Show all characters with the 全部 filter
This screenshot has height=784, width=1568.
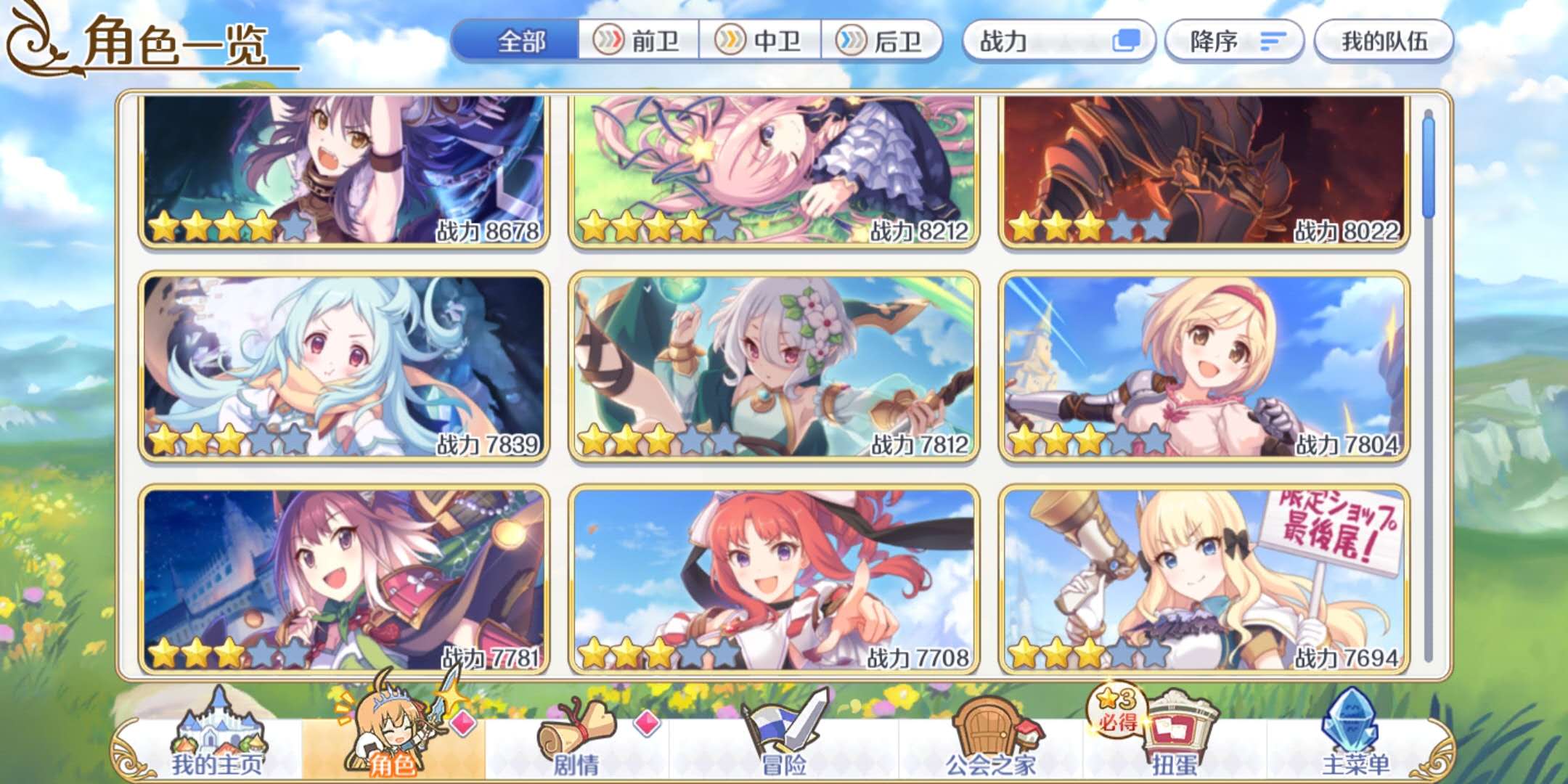(x=518, y=41)
